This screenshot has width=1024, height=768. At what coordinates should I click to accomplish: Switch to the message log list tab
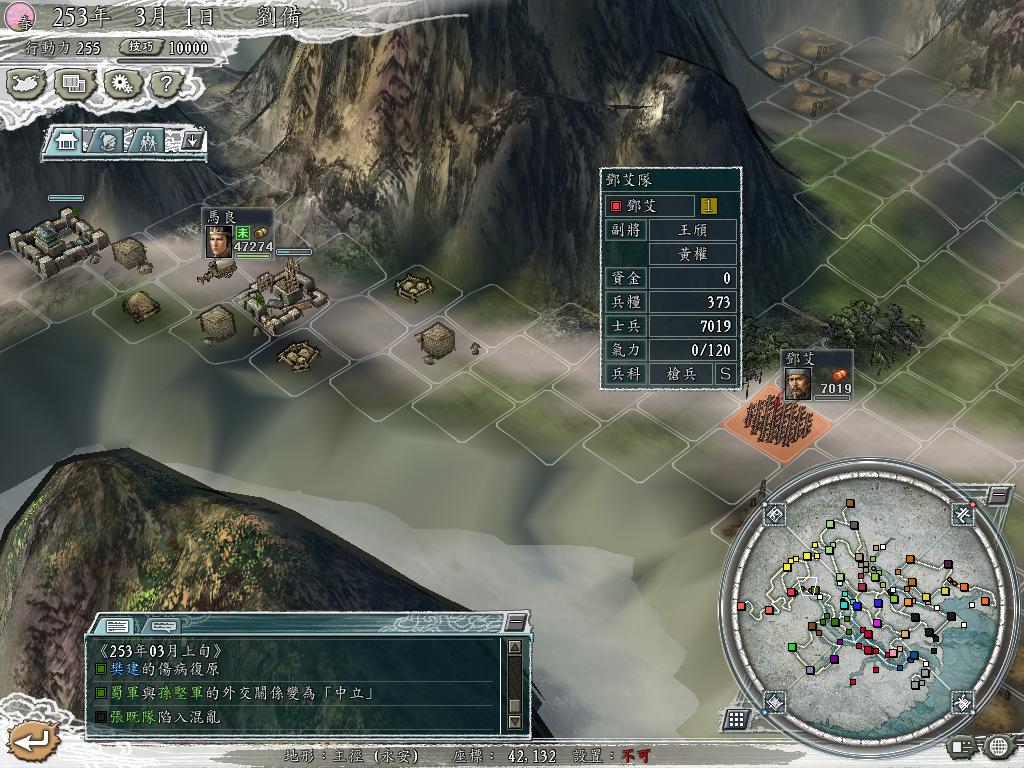[117, 627]
